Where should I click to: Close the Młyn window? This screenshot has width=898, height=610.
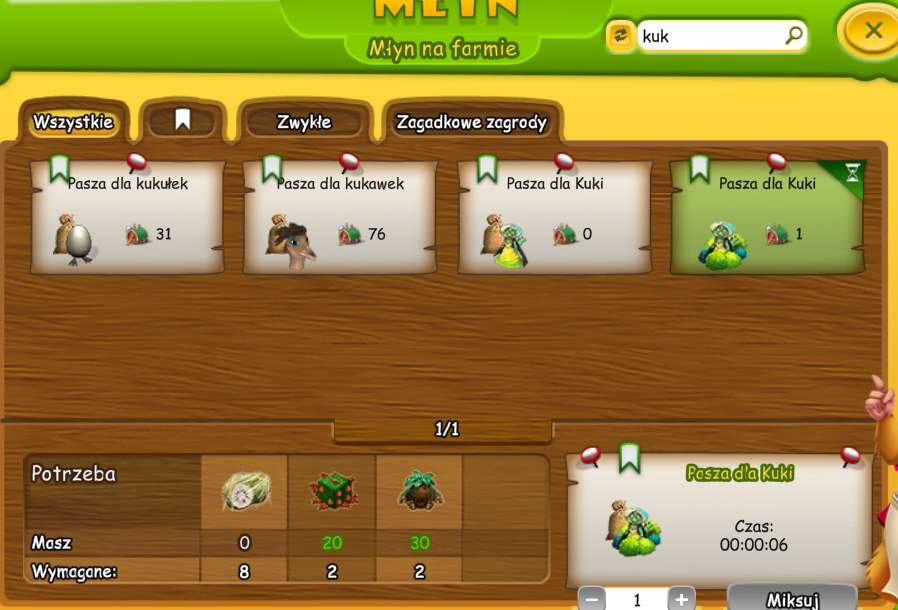(872, 31)
